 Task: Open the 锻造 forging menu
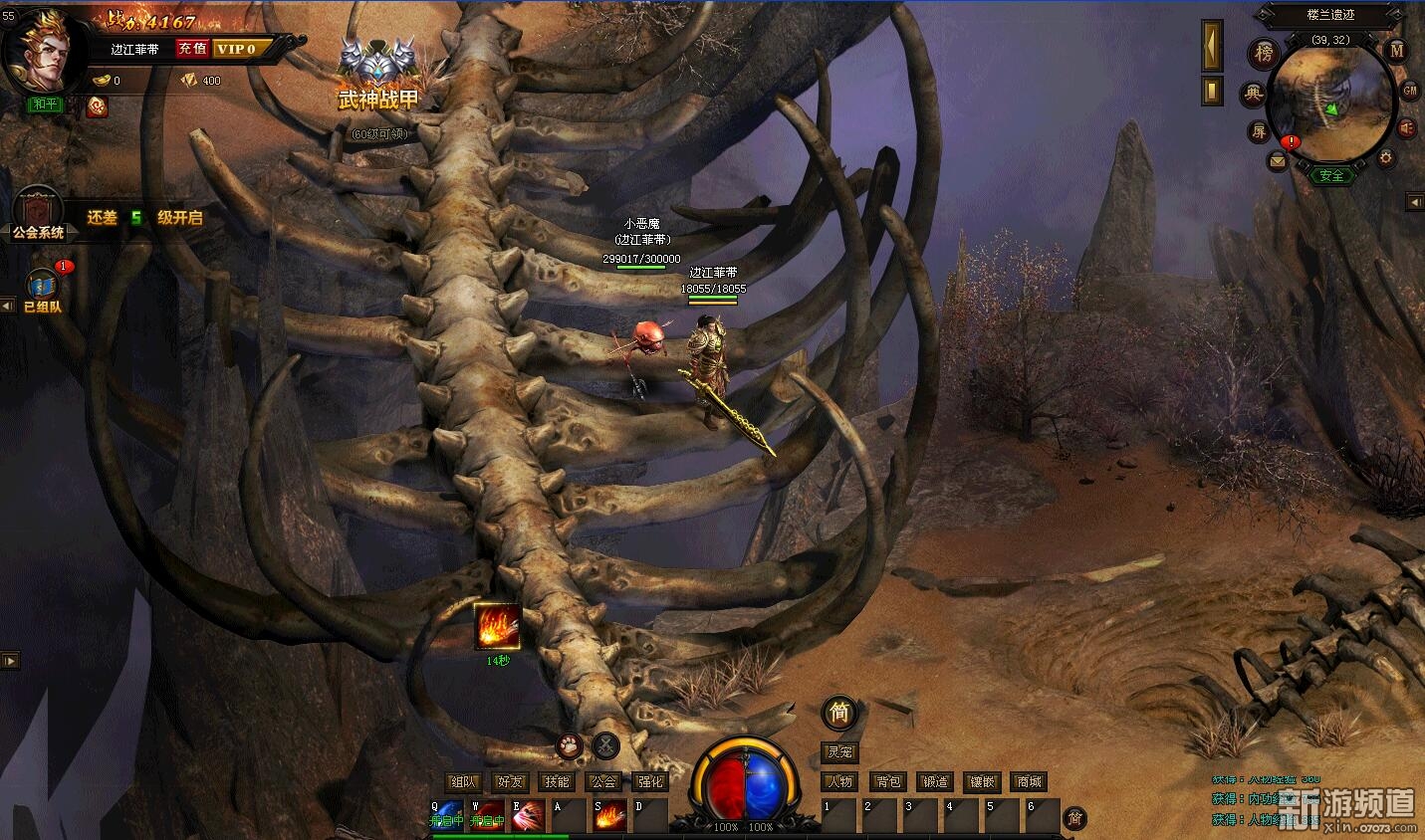(934, 782)
